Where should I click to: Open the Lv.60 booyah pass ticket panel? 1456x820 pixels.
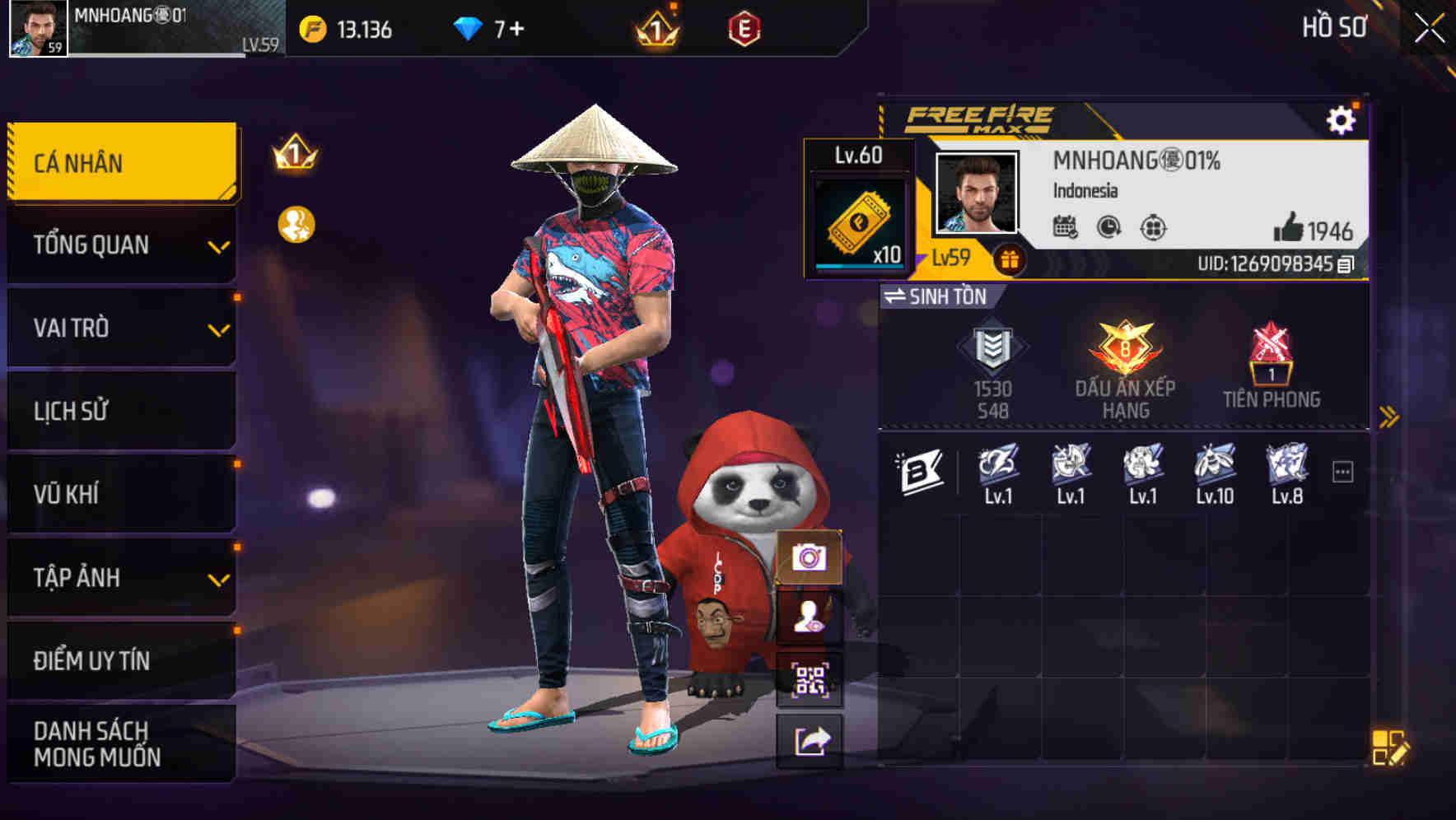pos(859,207)
